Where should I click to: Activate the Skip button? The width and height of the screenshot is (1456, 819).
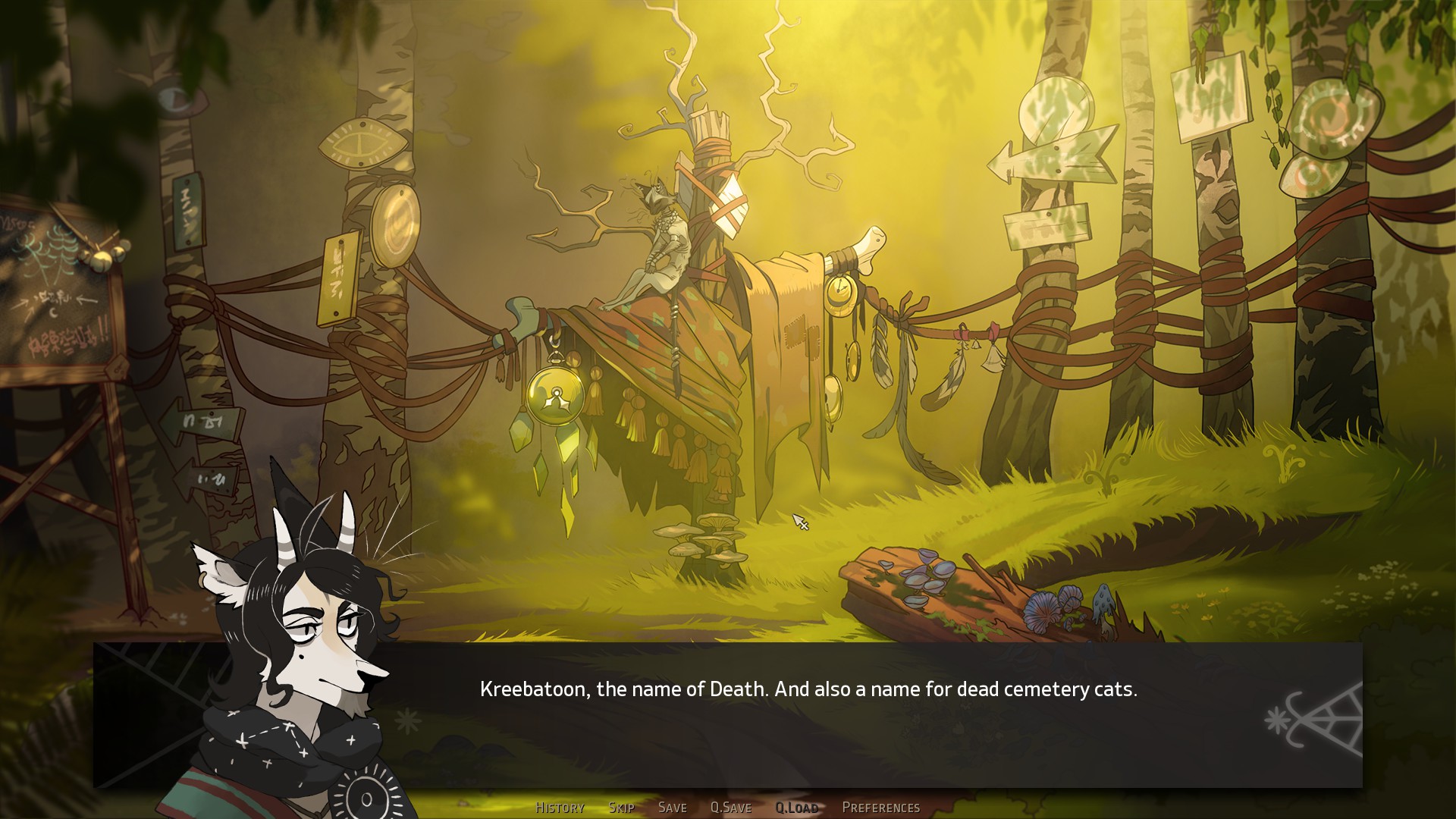click(x=621, y=808)
